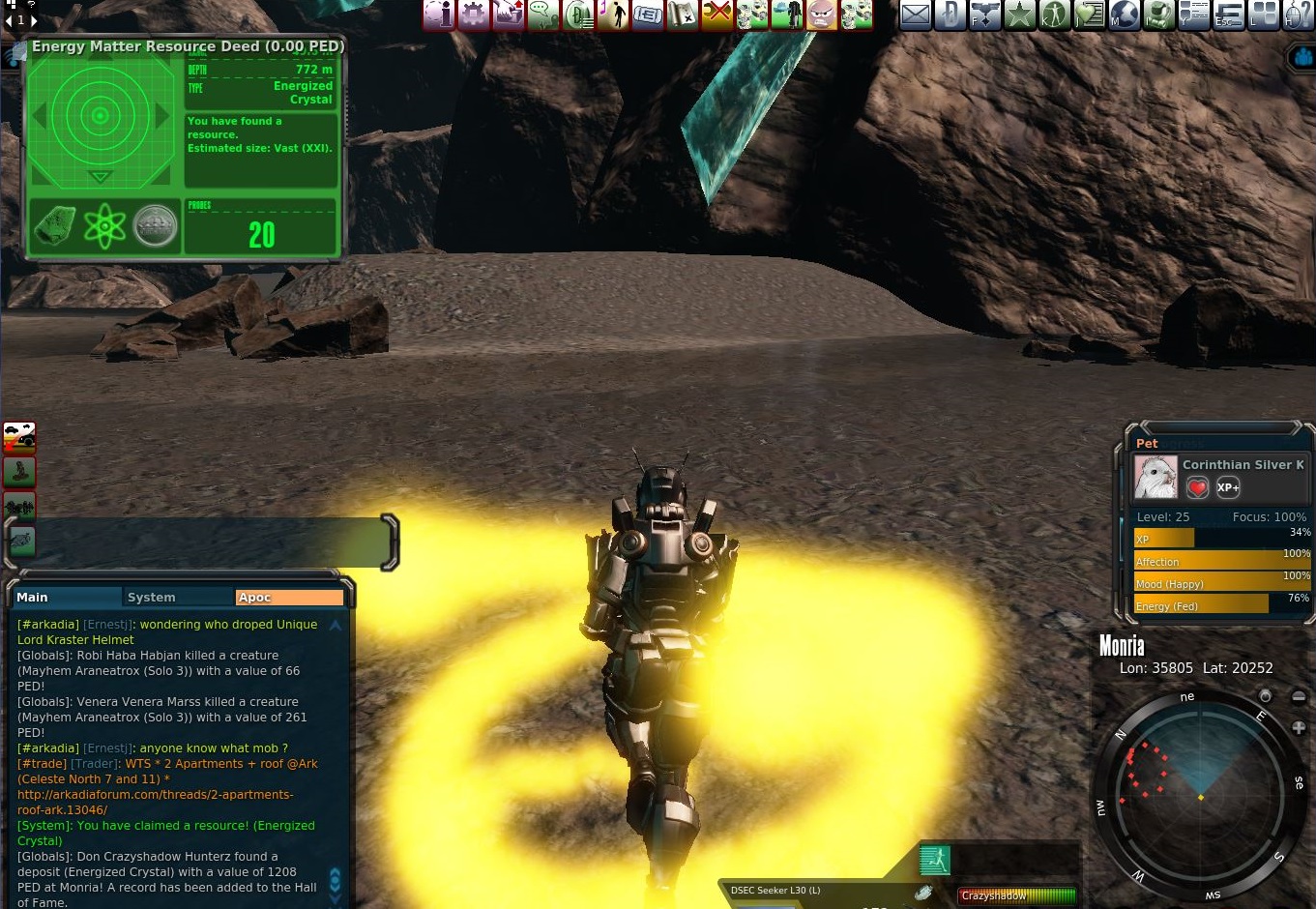
Task: Select the Corinthian Silver pet portrait
Action: pos(1155,477)
